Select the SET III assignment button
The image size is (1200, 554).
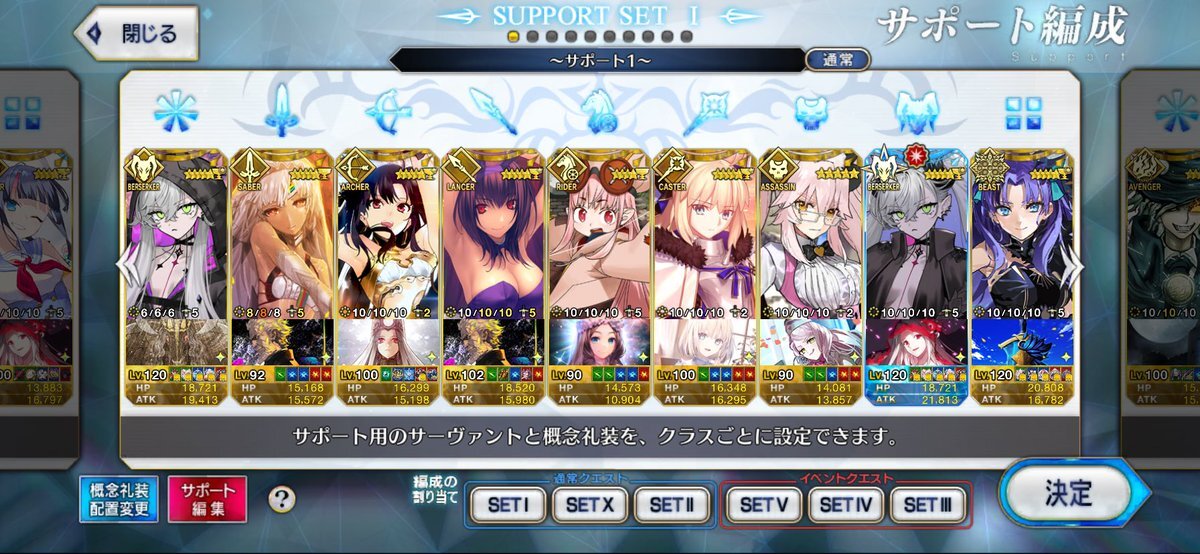click(x=927, y=505)
